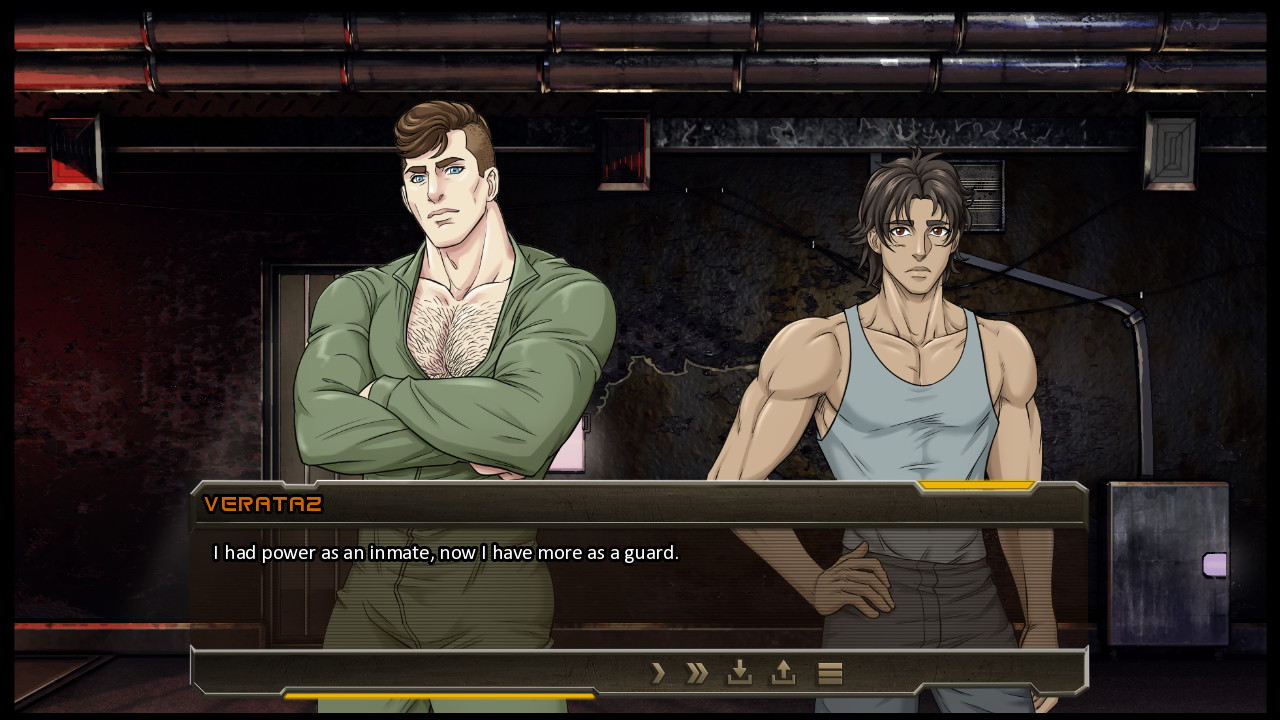1280x720 pixels.
Task: Advance dialogue with the single arrow icon
Action: 657,673
